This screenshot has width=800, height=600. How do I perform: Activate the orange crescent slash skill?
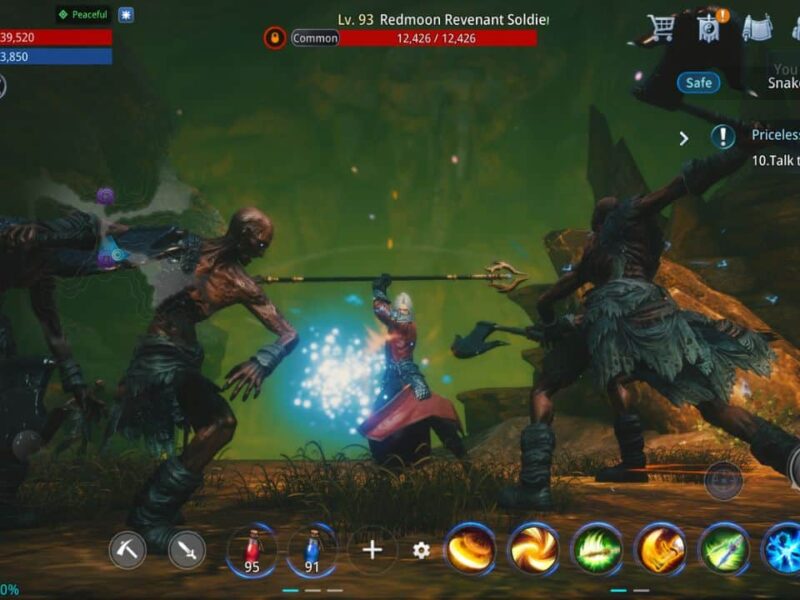point(470,550)
